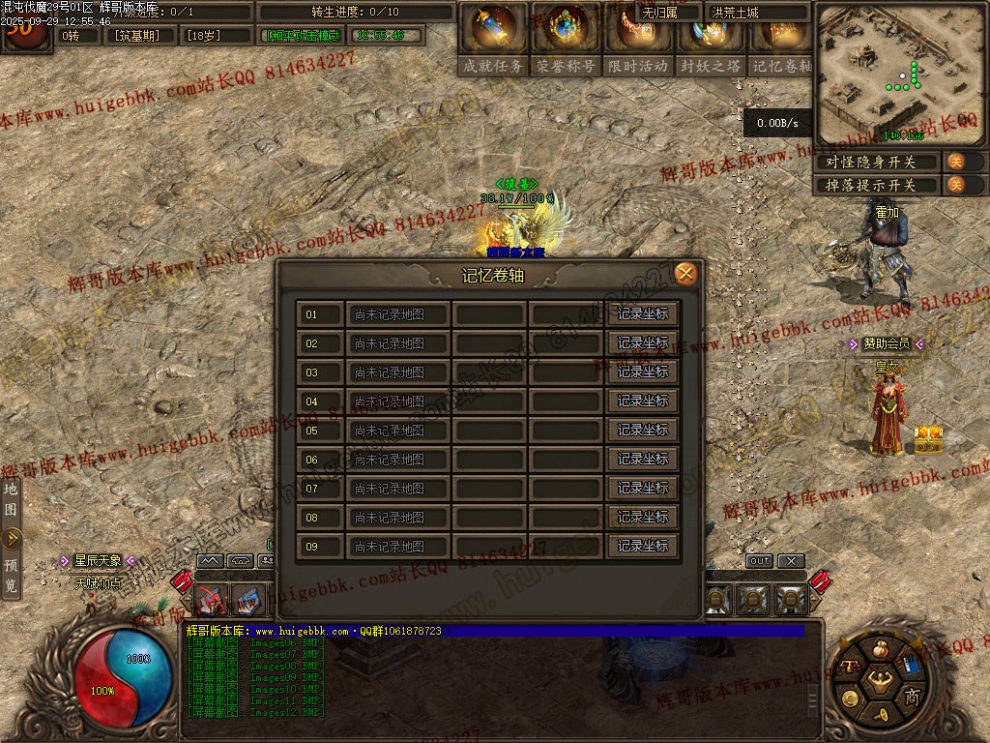Open the 荣誉称号 honor titles menu

coord(566,37)
